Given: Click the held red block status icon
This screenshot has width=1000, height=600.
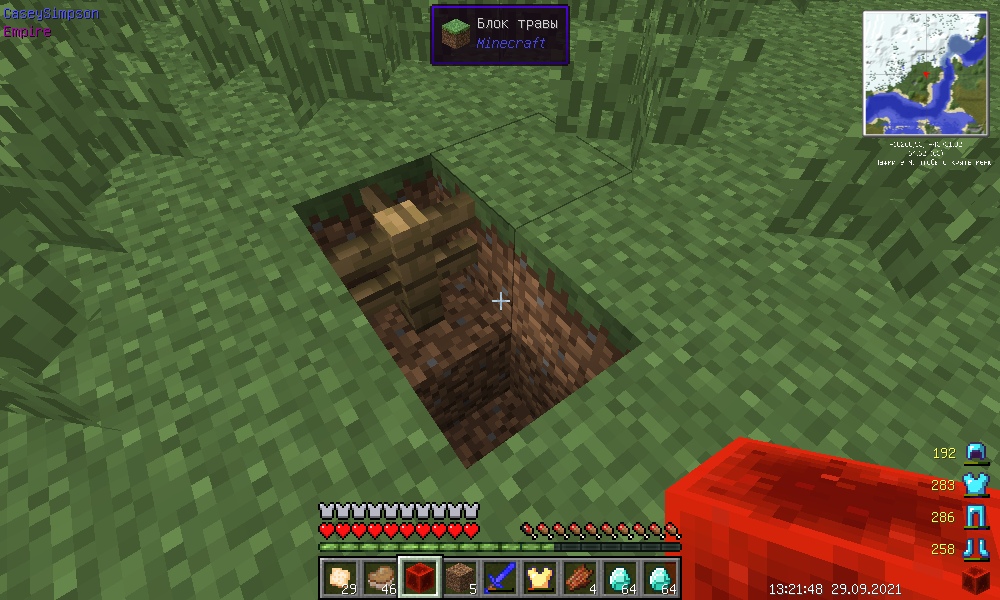Looking at the screenshot, I should (x=975, y=580).
